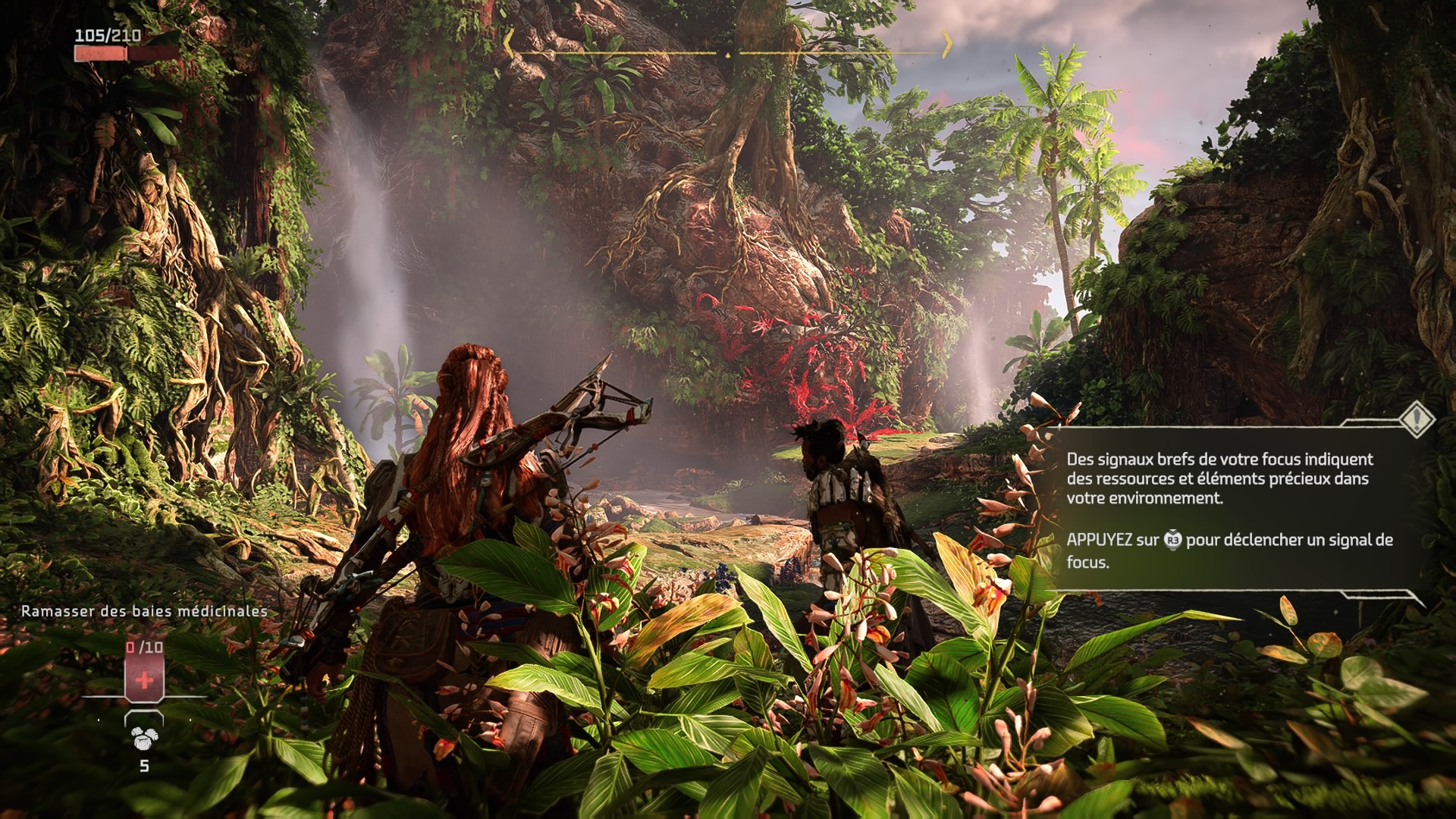This screenshot has height=819, width=1456.
Task: Select the red cross healing potion slot
Action: [x=144, y=677]
